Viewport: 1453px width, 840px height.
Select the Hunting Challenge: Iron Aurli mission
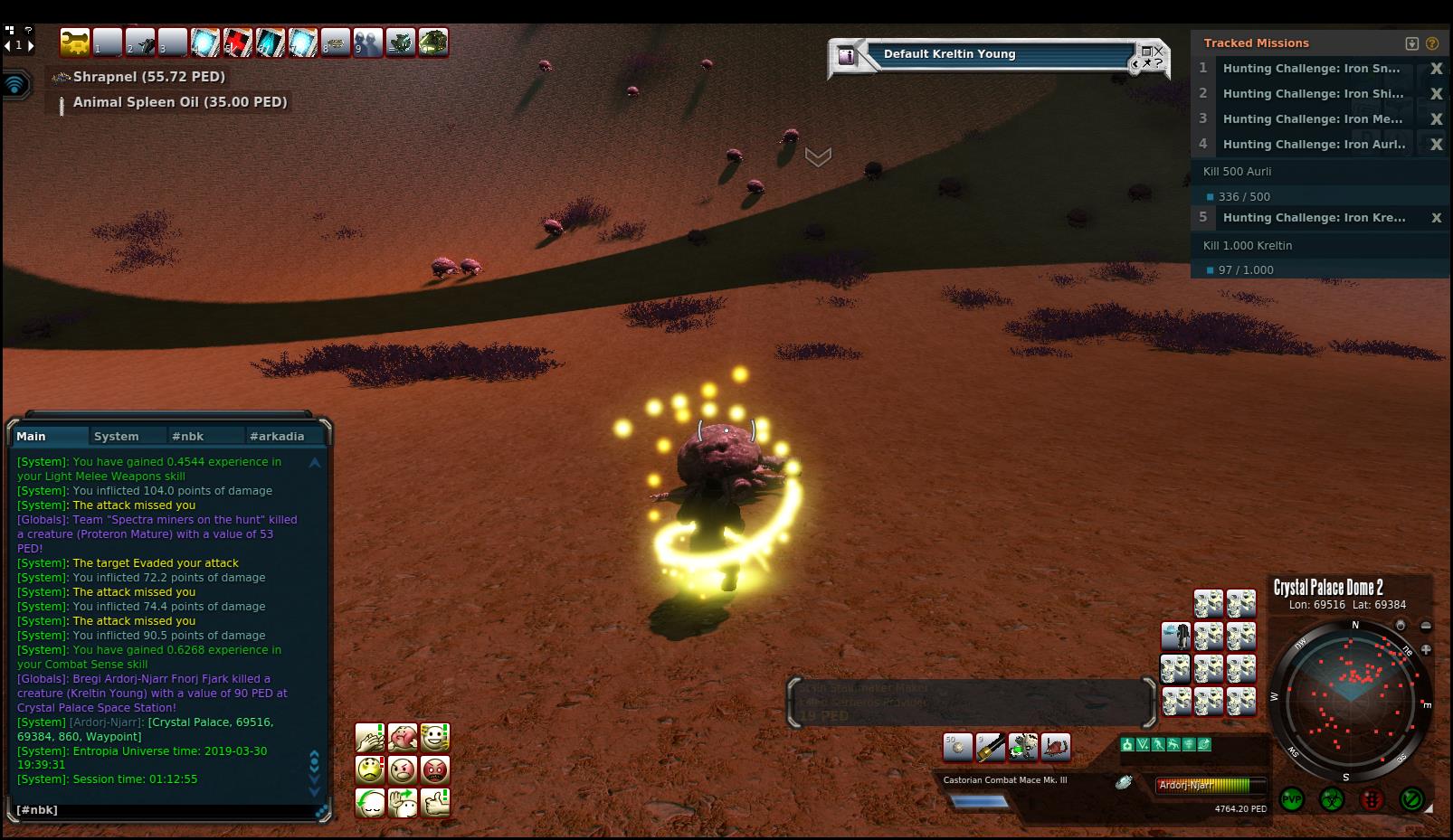pyautogui.click(x=1314, y=144)
